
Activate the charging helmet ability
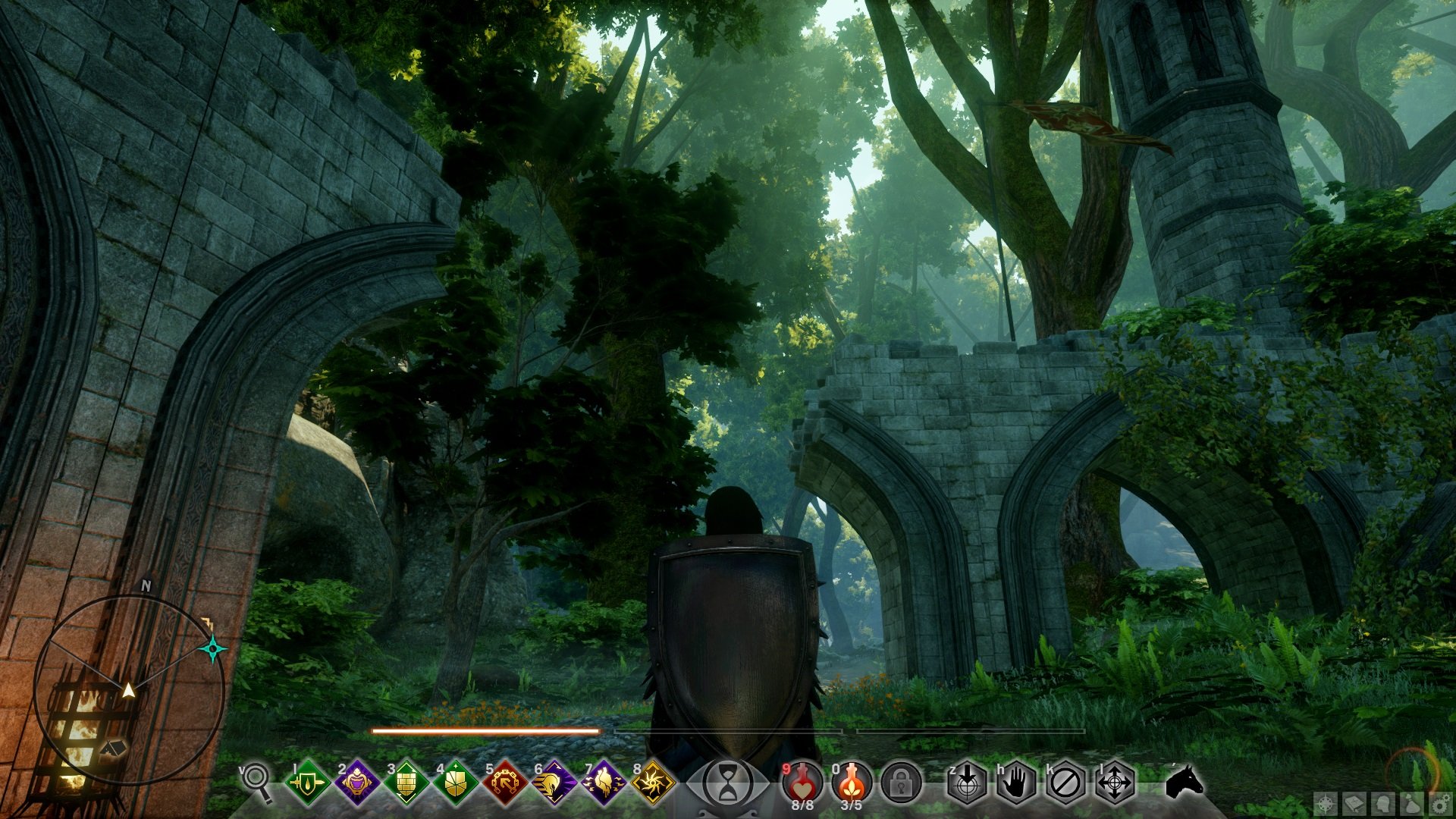[554, 782]
